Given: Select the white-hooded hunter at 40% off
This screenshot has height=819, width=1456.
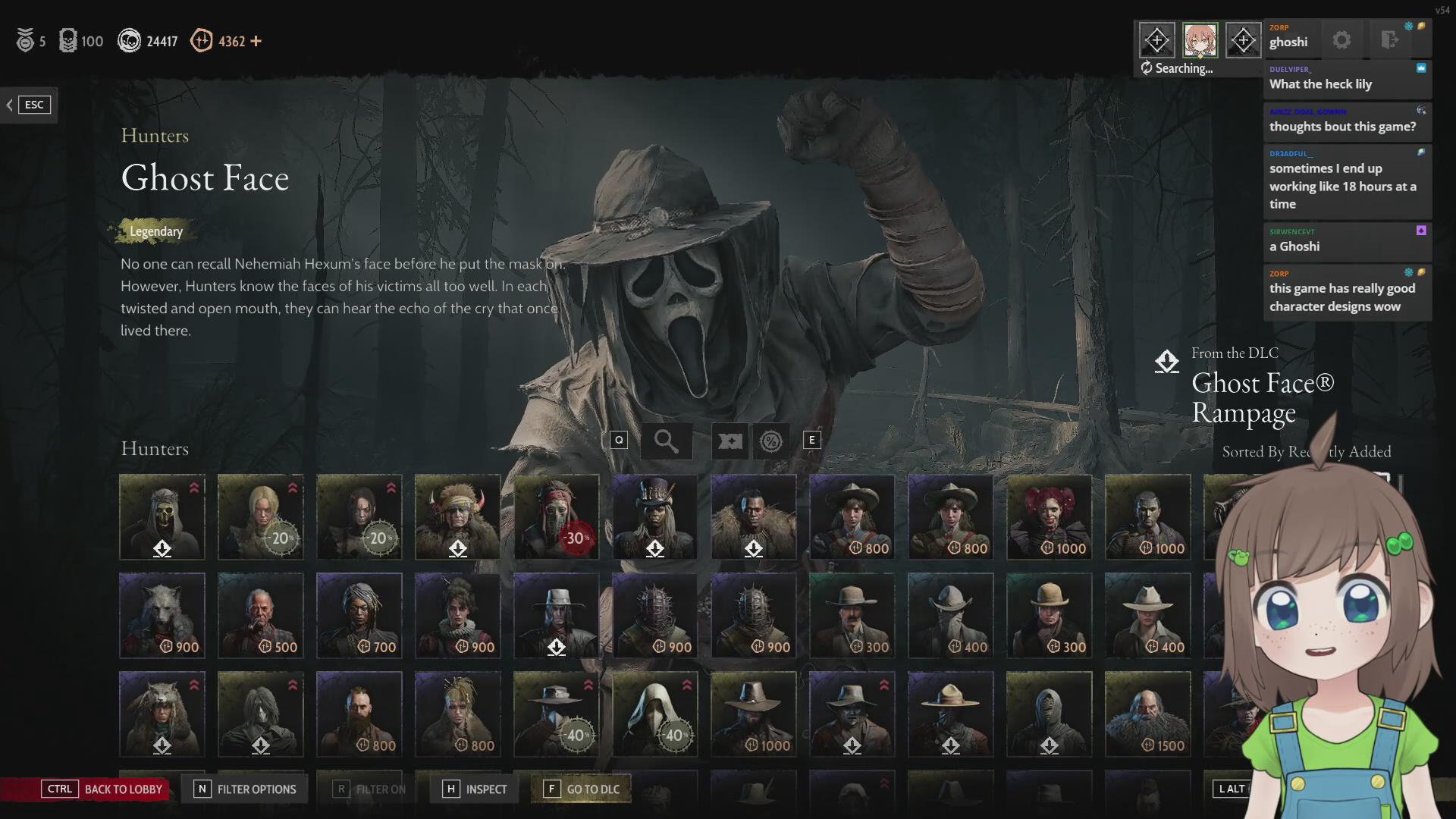Looking at the screenshot, I should click(x=655, y=714).
